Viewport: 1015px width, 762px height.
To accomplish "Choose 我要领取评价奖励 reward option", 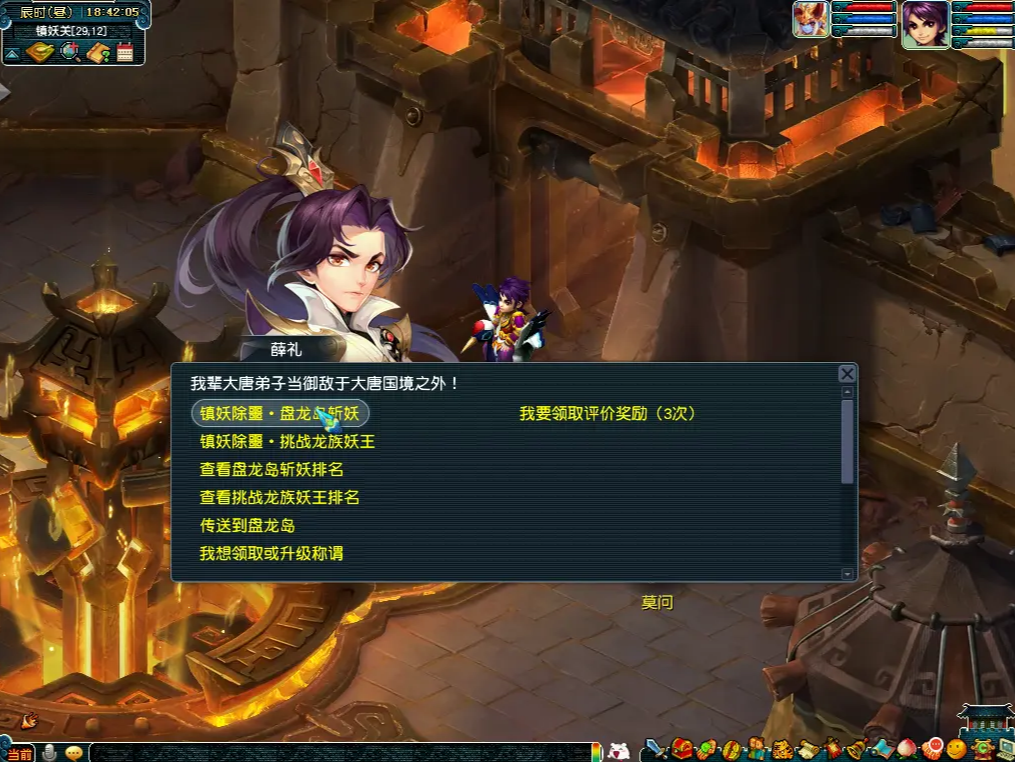I will click(607, 413).
